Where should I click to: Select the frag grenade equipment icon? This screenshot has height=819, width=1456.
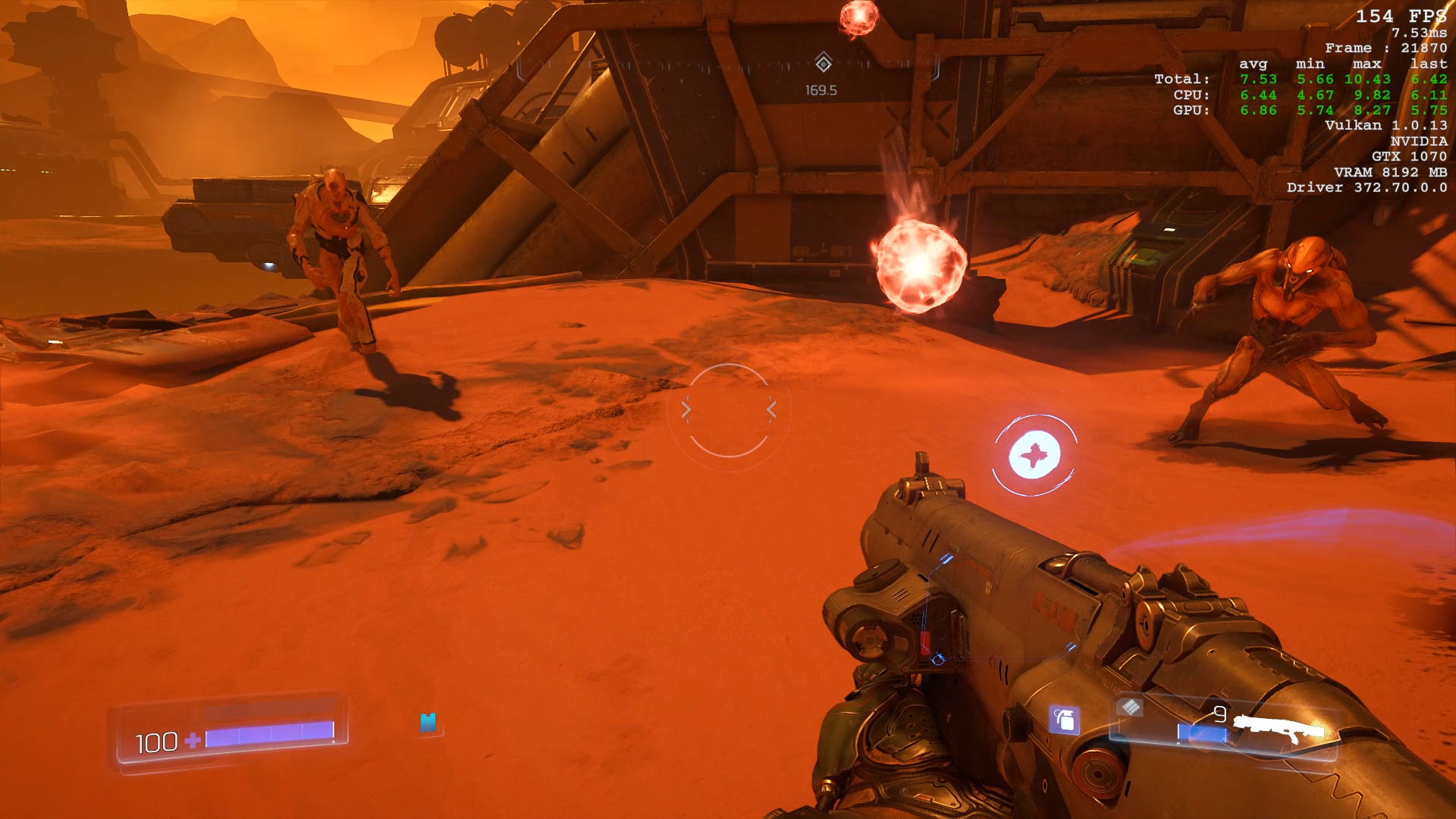coord(1064,720)
